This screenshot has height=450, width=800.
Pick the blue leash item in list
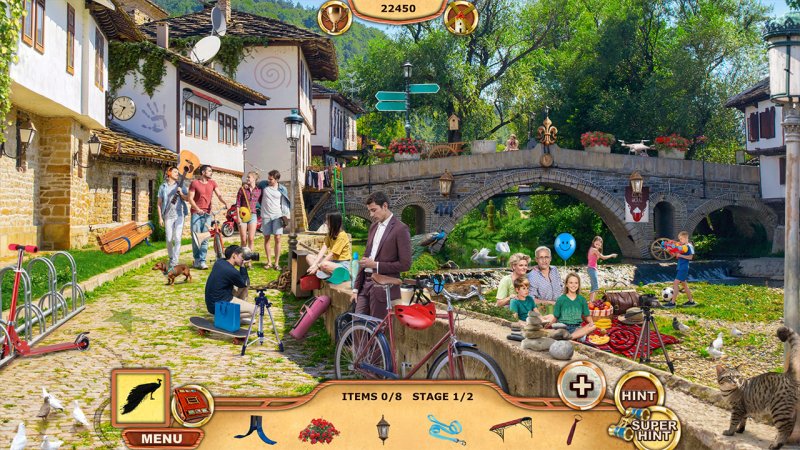[x=445, y=429]
